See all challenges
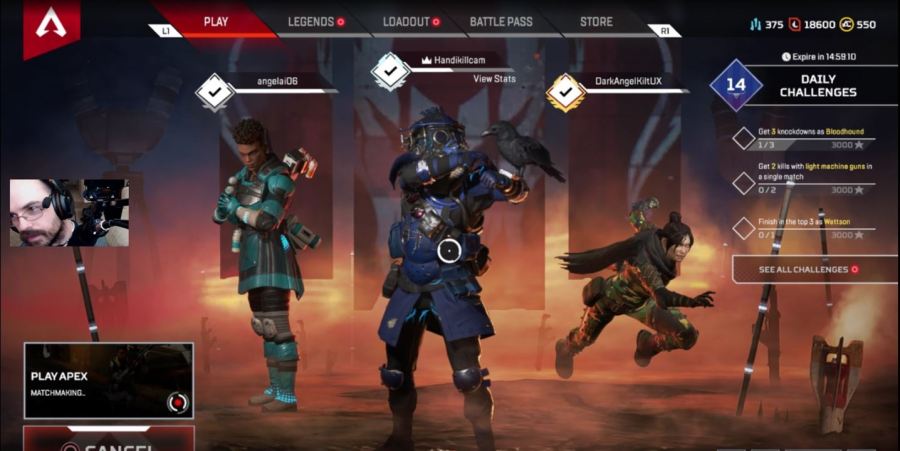 809,270
